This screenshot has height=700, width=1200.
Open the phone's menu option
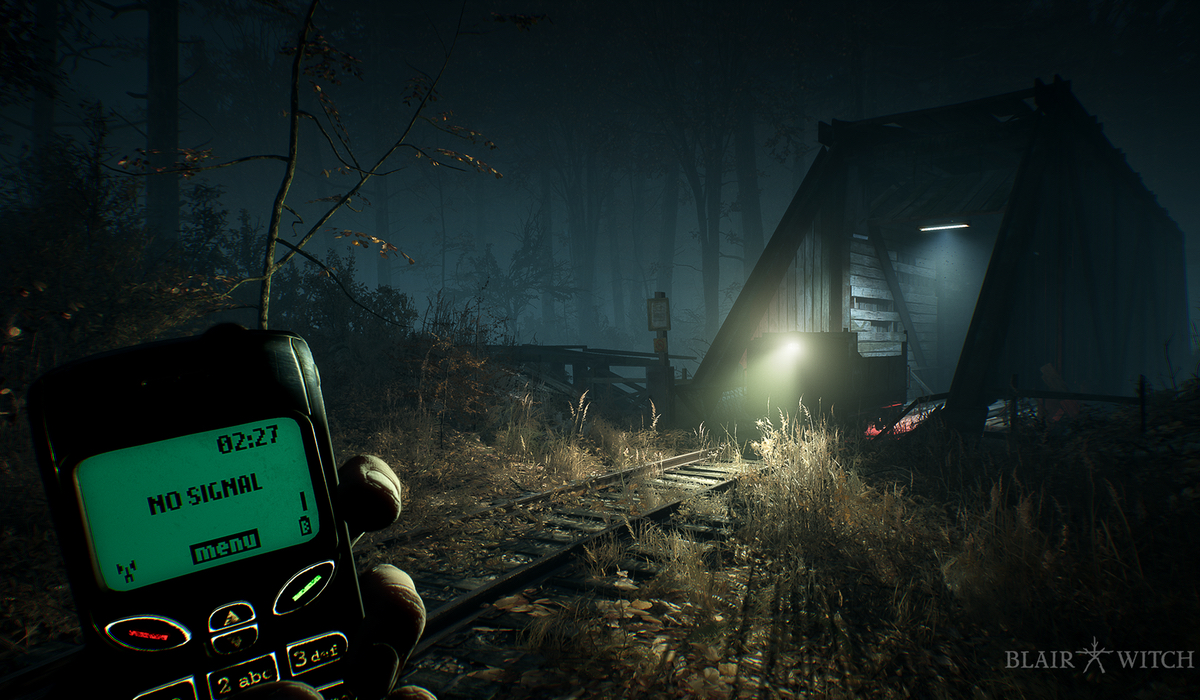click(225, 546)
